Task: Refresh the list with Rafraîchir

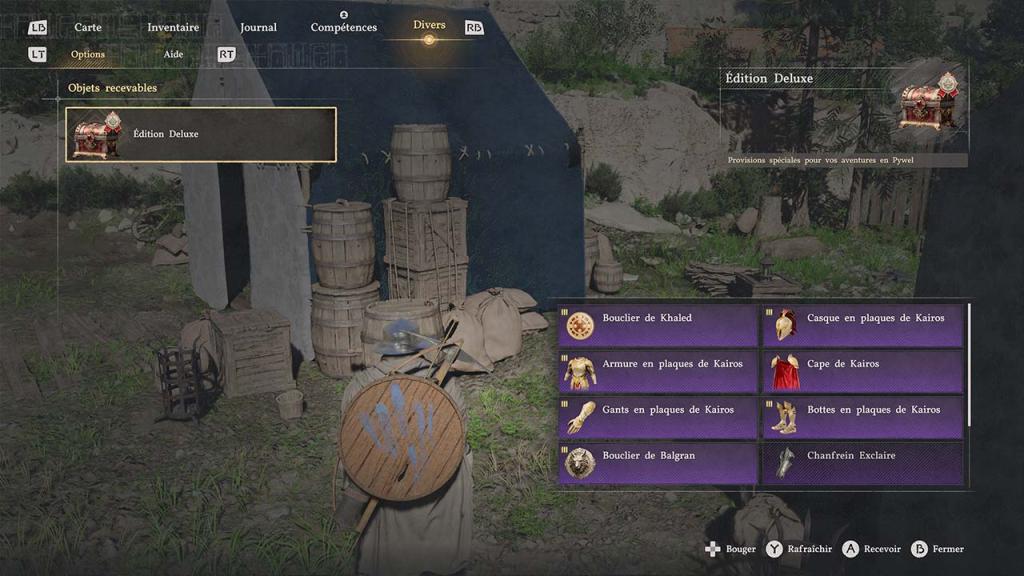Action: click(799, 549)
